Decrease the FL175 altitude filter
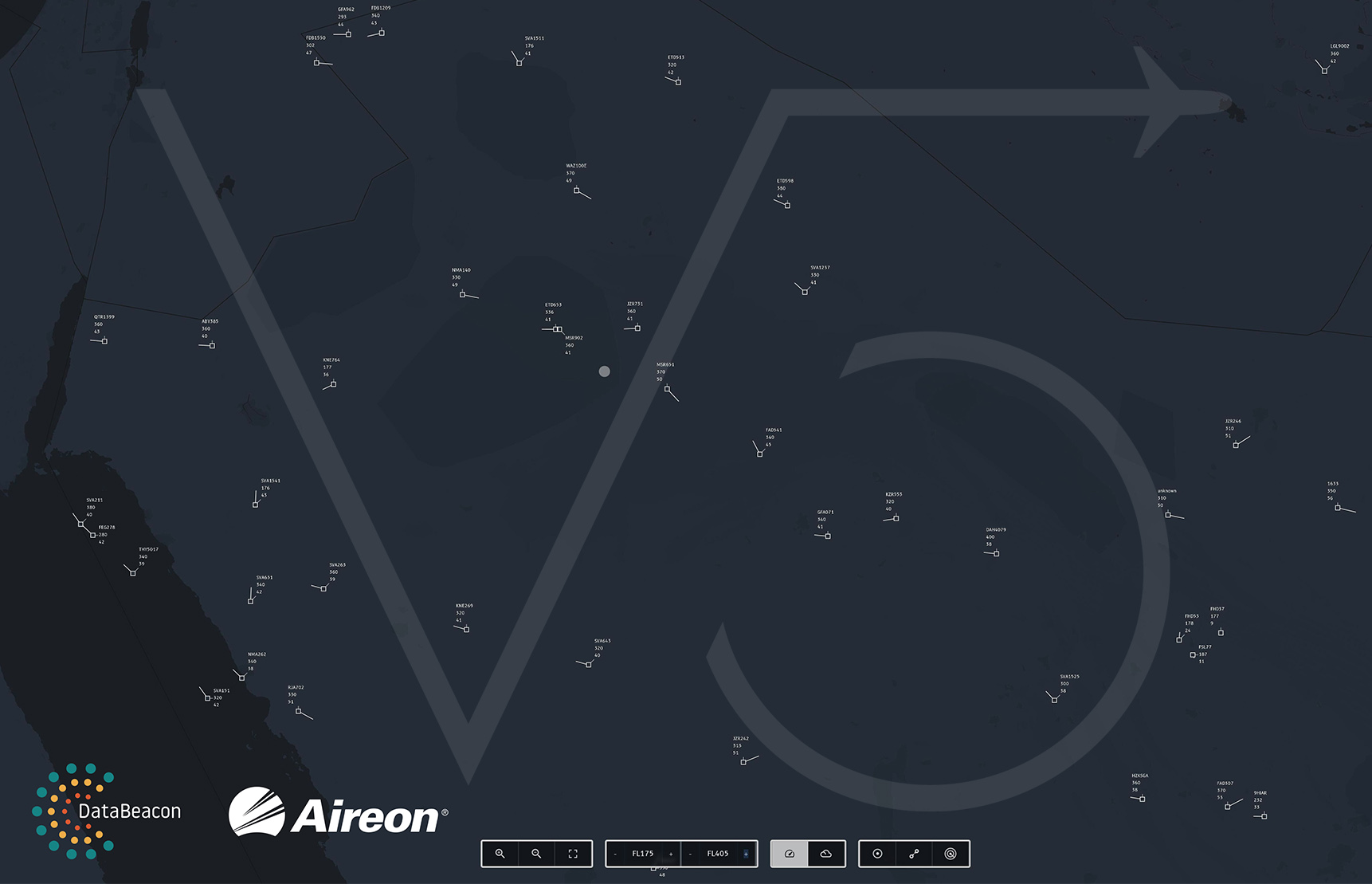Viewport: 1372px width, 884px height. tap(613, 853)
